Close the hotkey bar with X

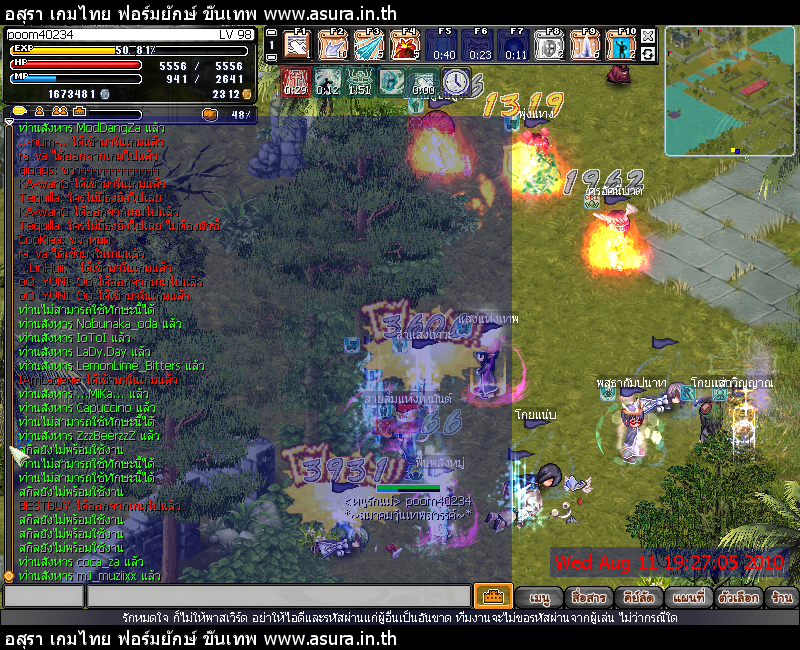648,35
